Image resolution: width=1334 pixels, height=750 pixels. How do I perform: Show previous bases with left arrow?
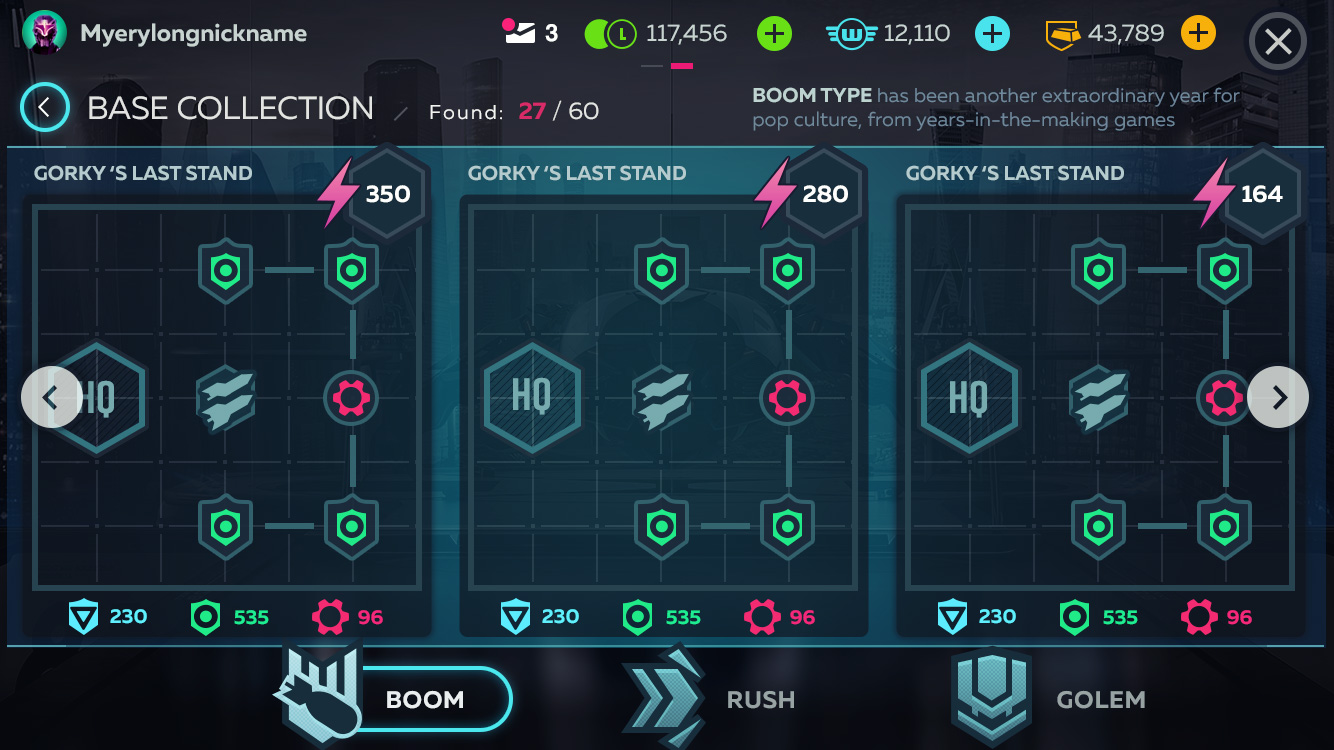(x=50, y=397)
